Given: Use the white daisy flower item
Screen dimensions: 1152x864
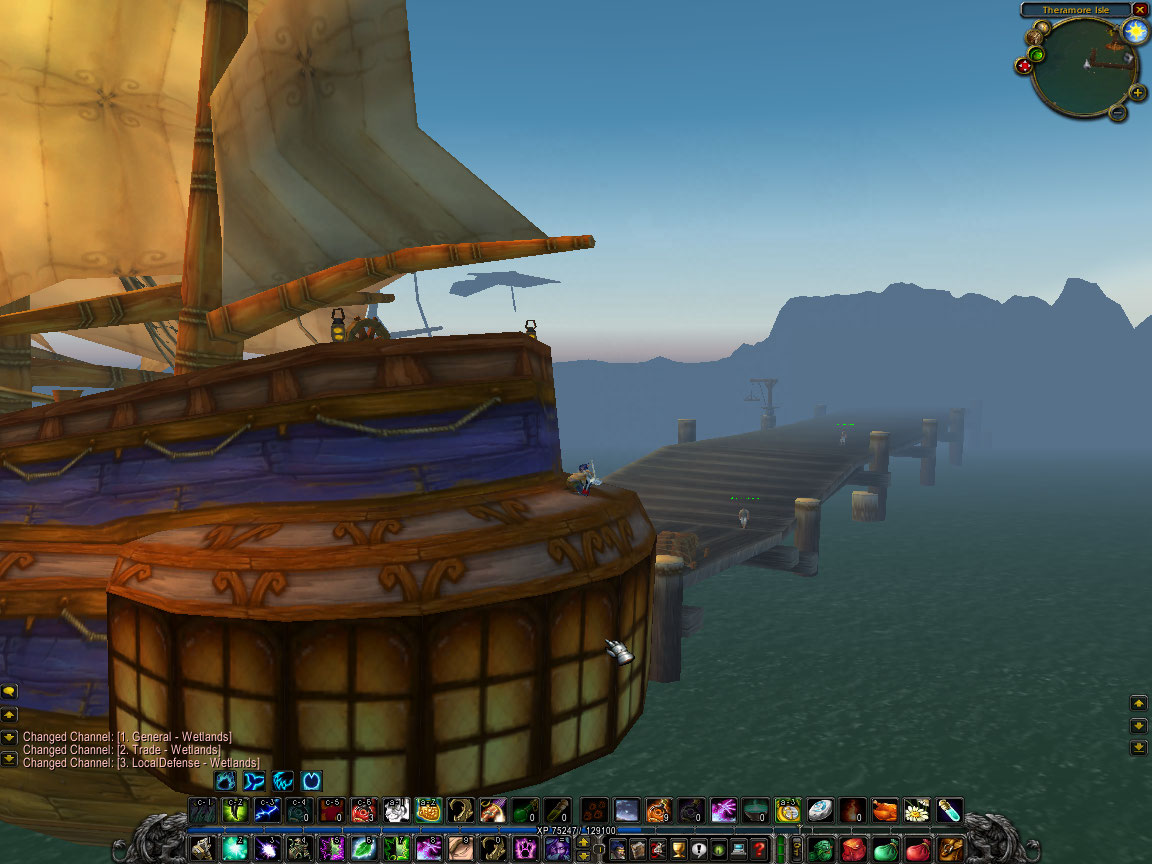Looking at the screenshot, I should pos(917,810).
